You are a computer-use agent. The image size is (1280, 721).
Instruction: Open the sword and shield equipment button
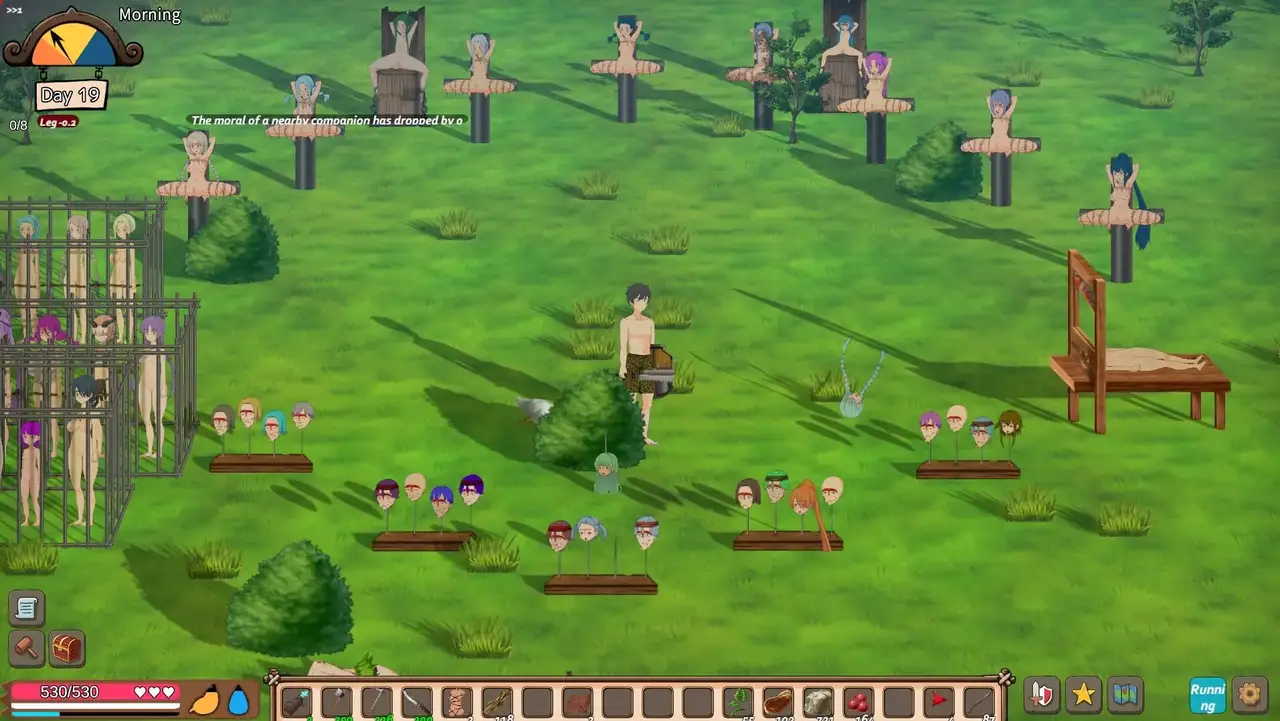pos(1042,696)
